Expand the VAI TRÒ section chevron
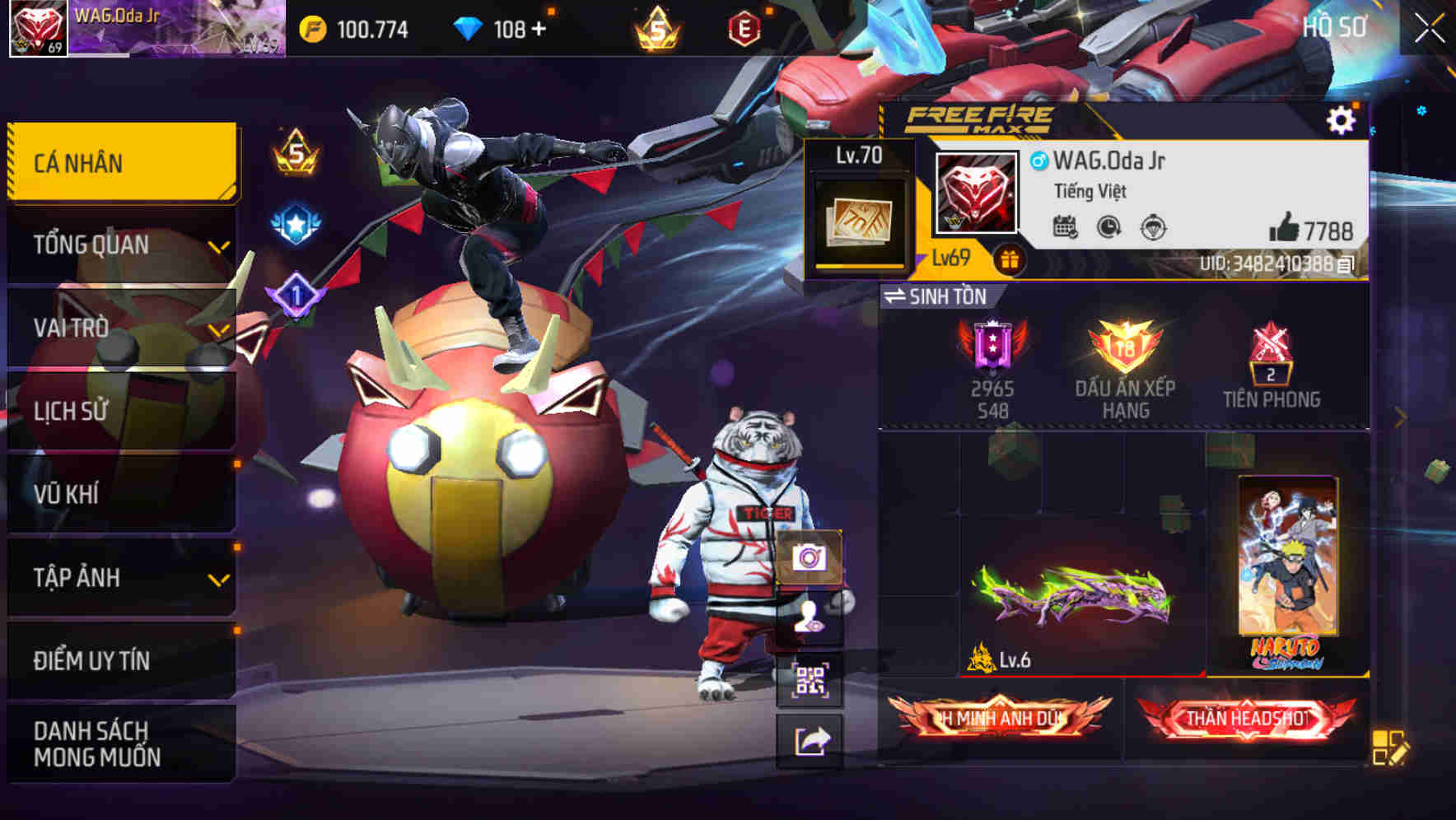Screen dimensions: 1456x820 [x=219, y=332]
